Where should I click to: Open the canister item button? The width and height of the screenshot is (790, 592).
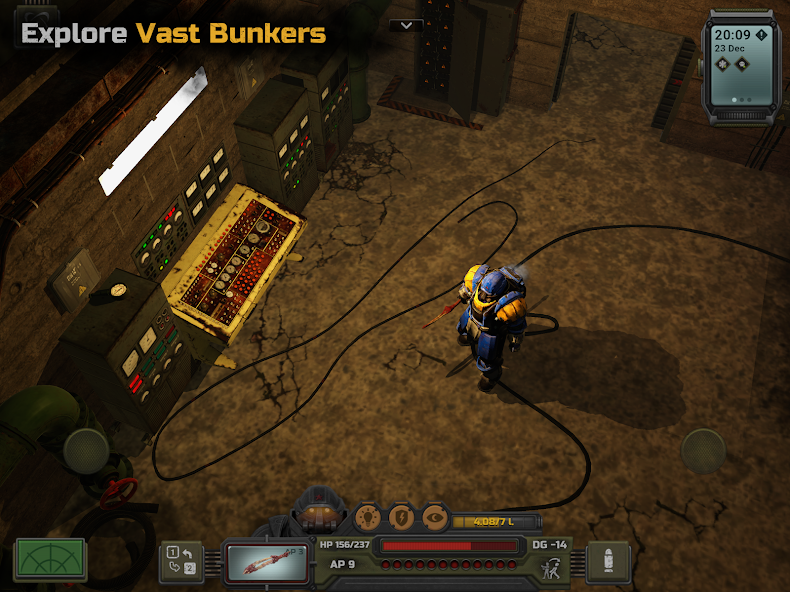coord(607,561)
